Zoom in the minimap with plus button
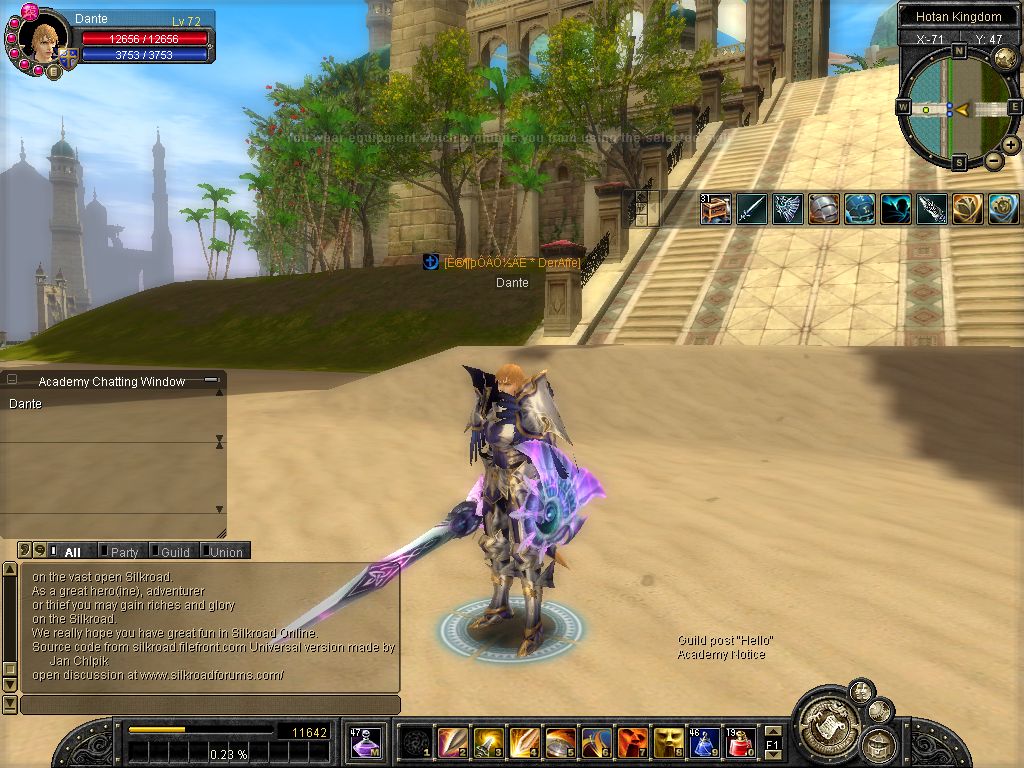The width and height of the screenshot is (1024, 768). pos(1011,145)
